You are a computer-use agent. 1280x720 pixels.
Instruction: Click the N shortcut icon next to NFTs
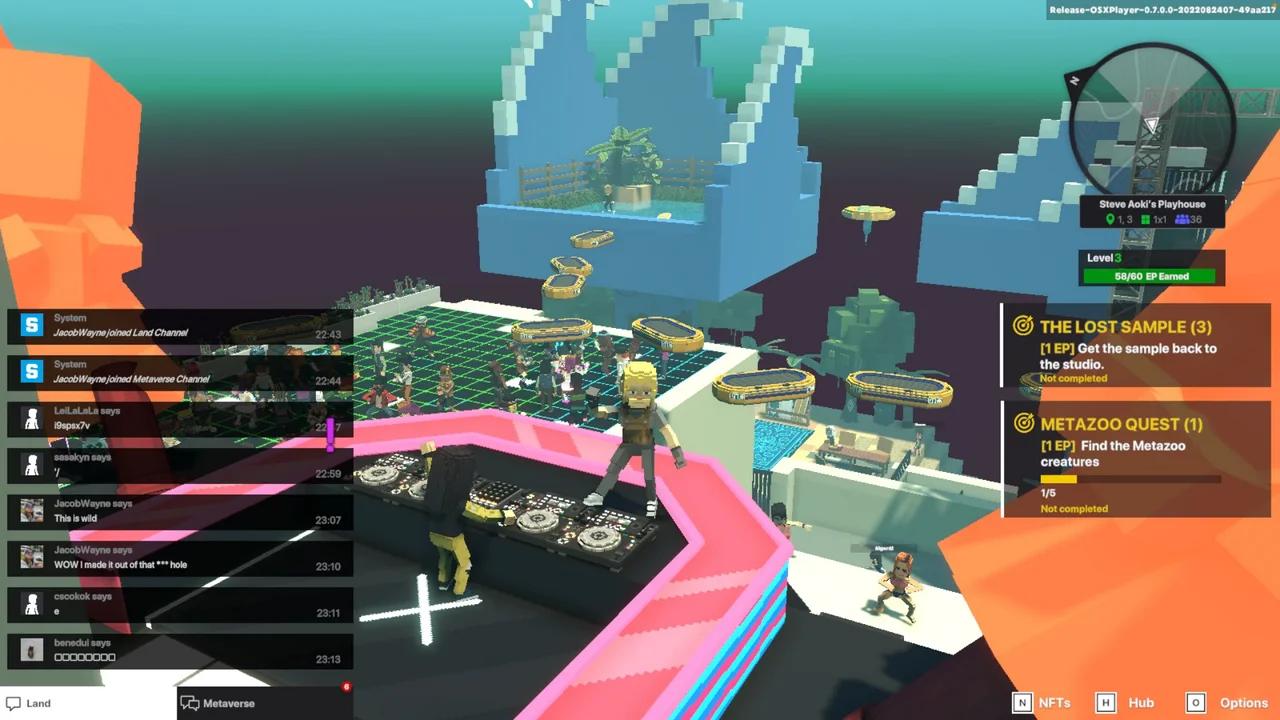click(x=1023, y=703)
